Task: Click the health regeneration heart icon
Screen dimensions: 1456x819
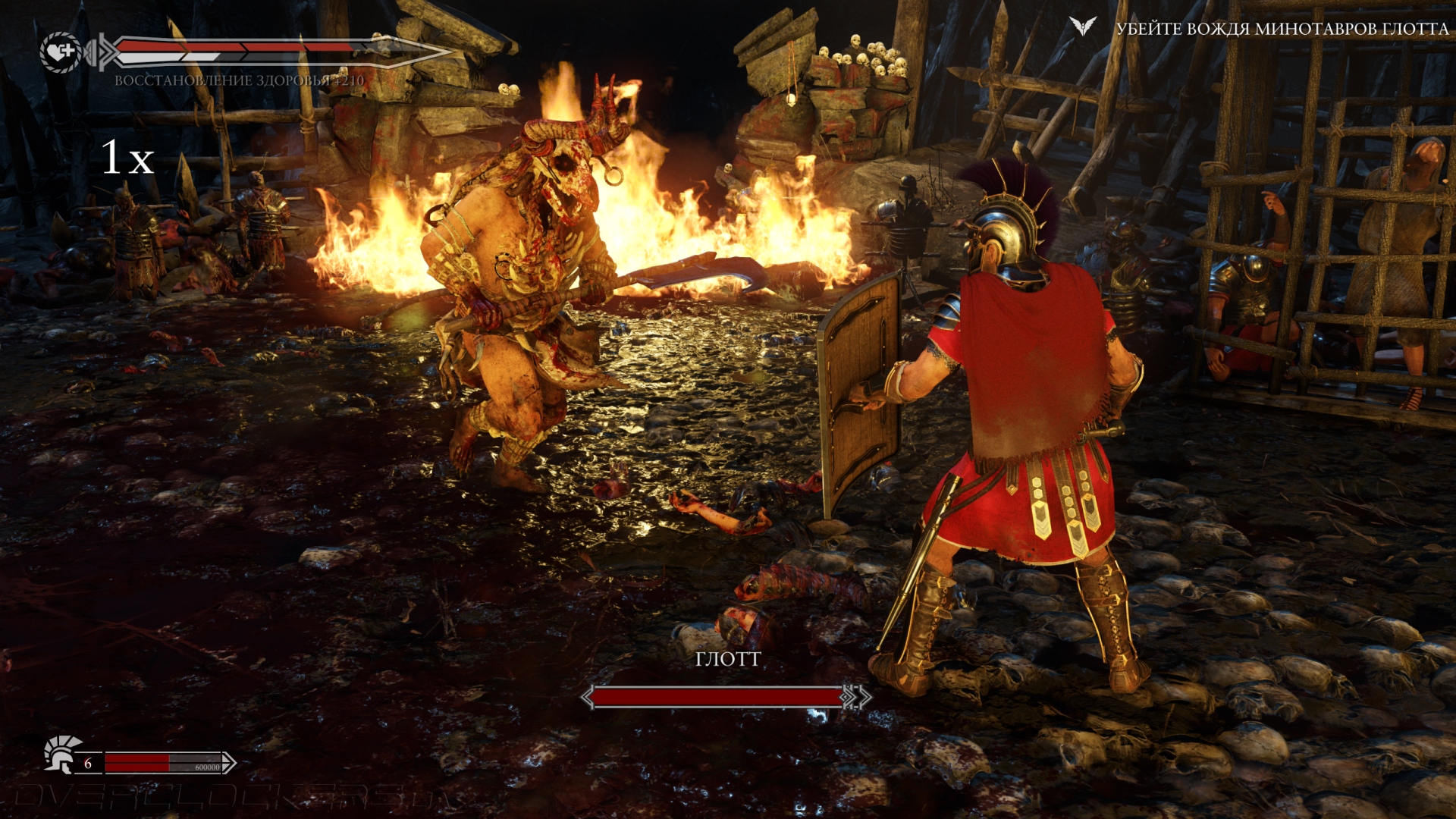Action: tap(61, 52)
